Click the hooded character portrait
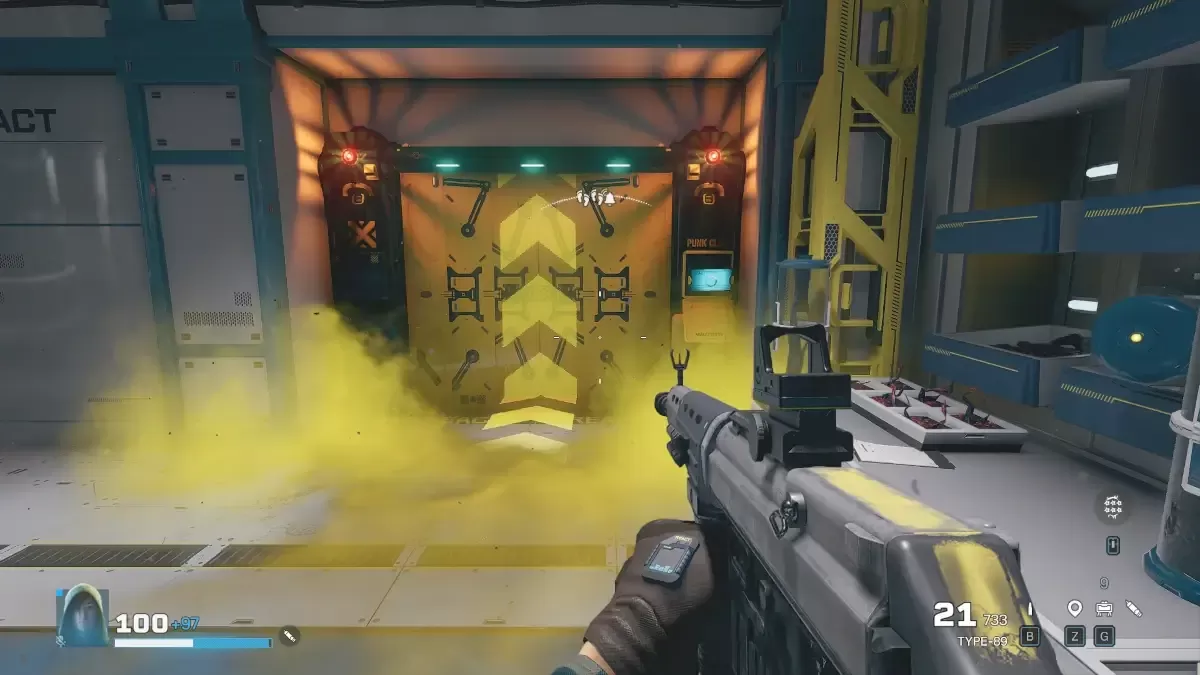 pos(82,614)
